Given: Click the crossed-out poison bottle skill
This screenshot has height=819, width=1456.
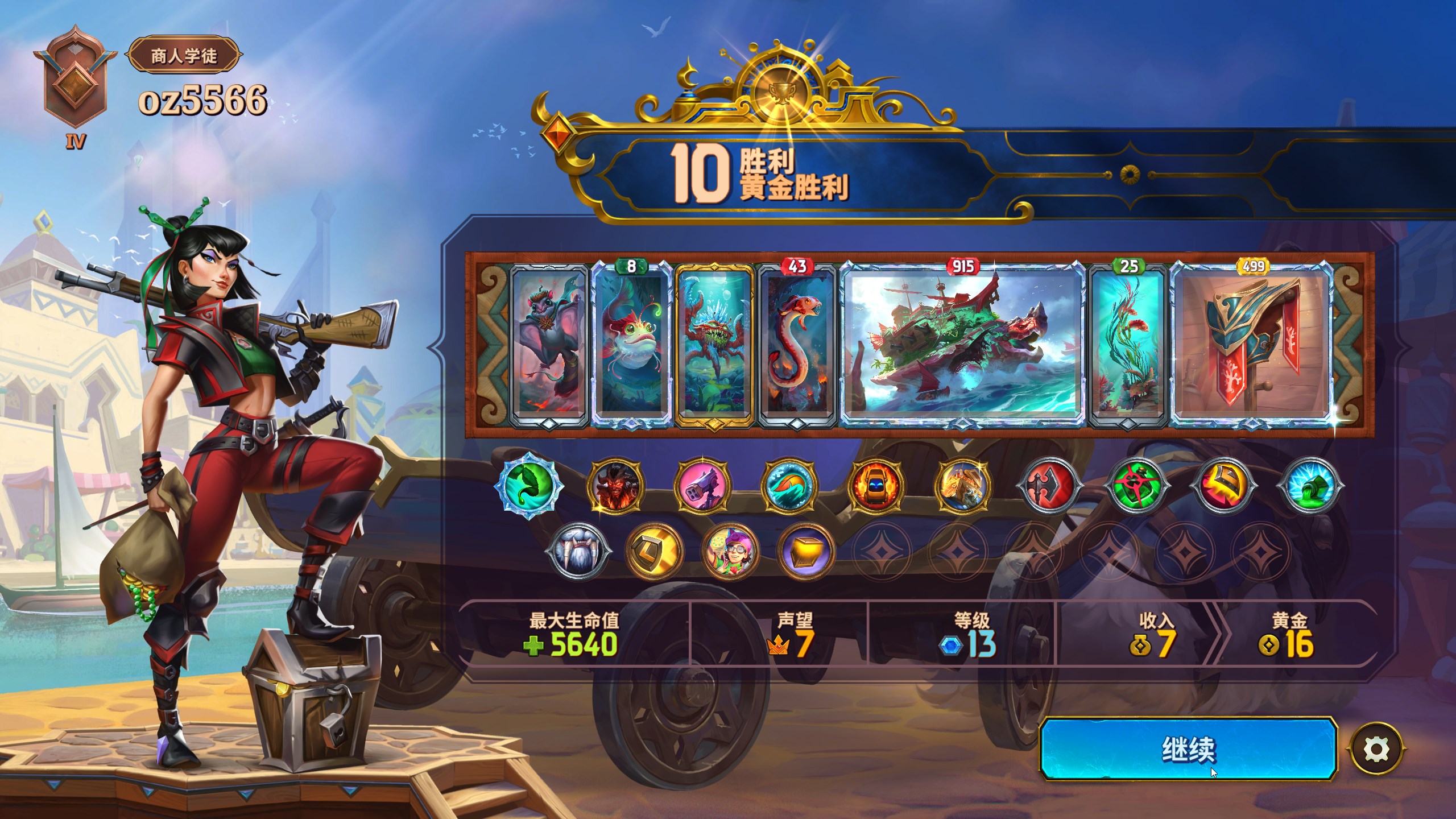Looking at the screenshot, I should [1136, 486].
